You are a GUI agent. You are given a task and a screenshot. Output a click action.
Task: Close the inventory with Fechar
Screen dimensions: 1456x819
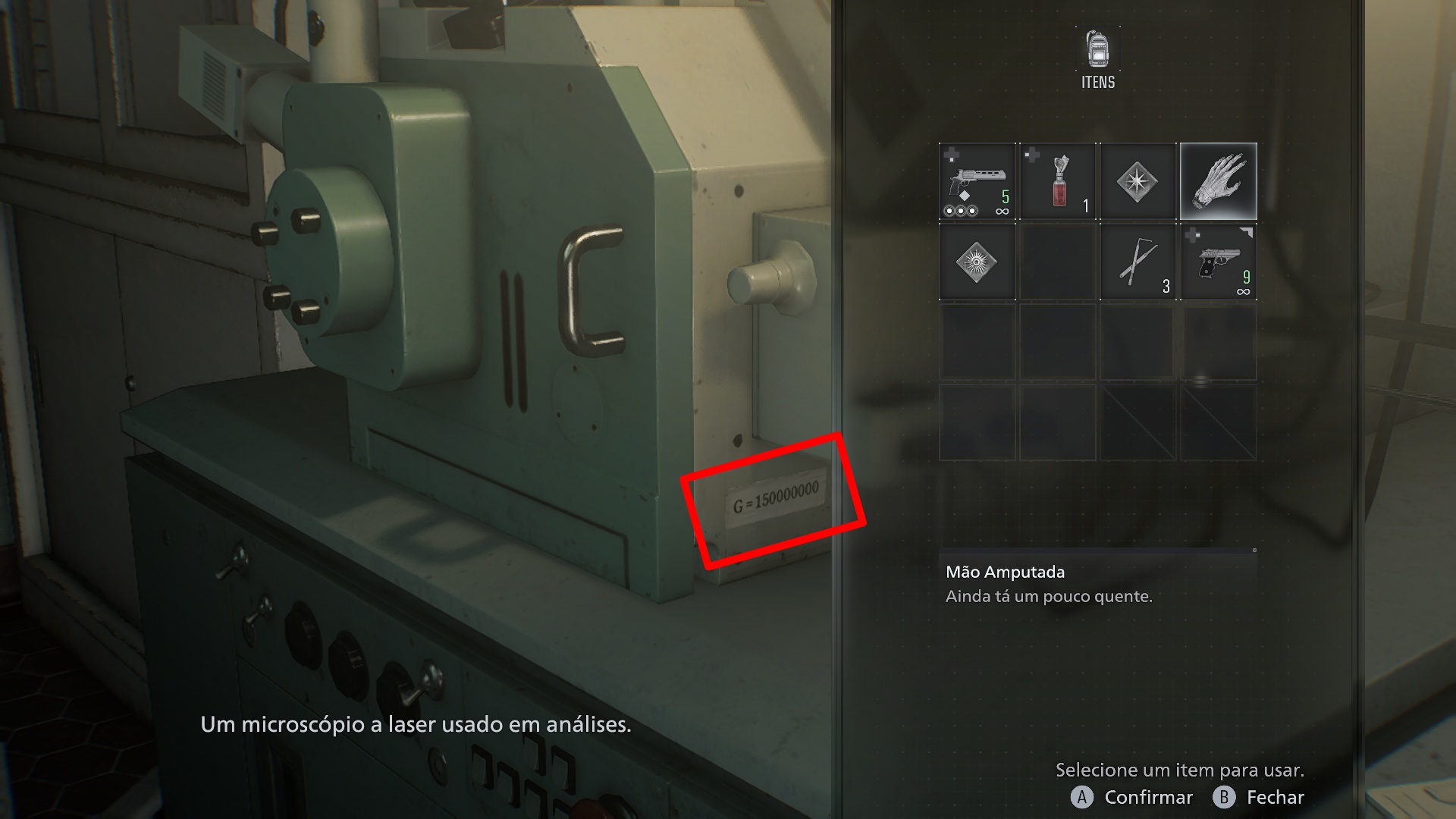[x=1259, y=797]
